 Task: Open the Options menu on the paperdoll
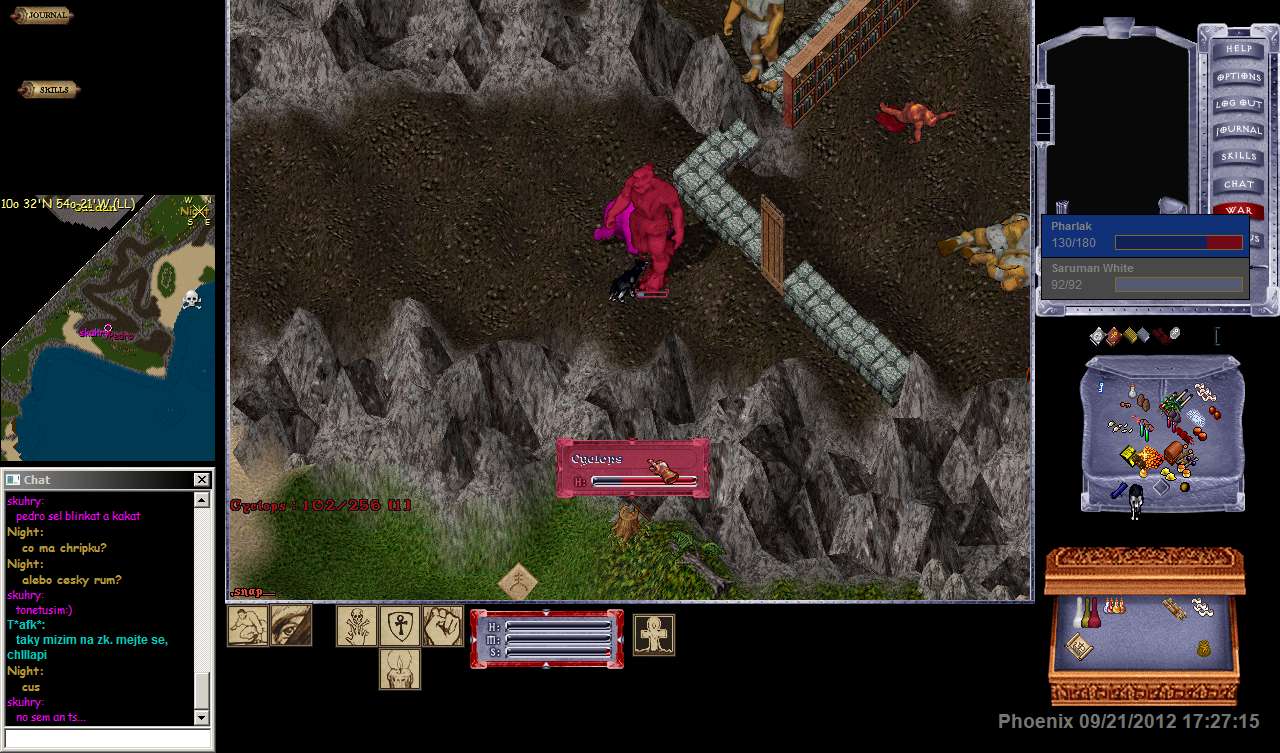(1238, 77)
